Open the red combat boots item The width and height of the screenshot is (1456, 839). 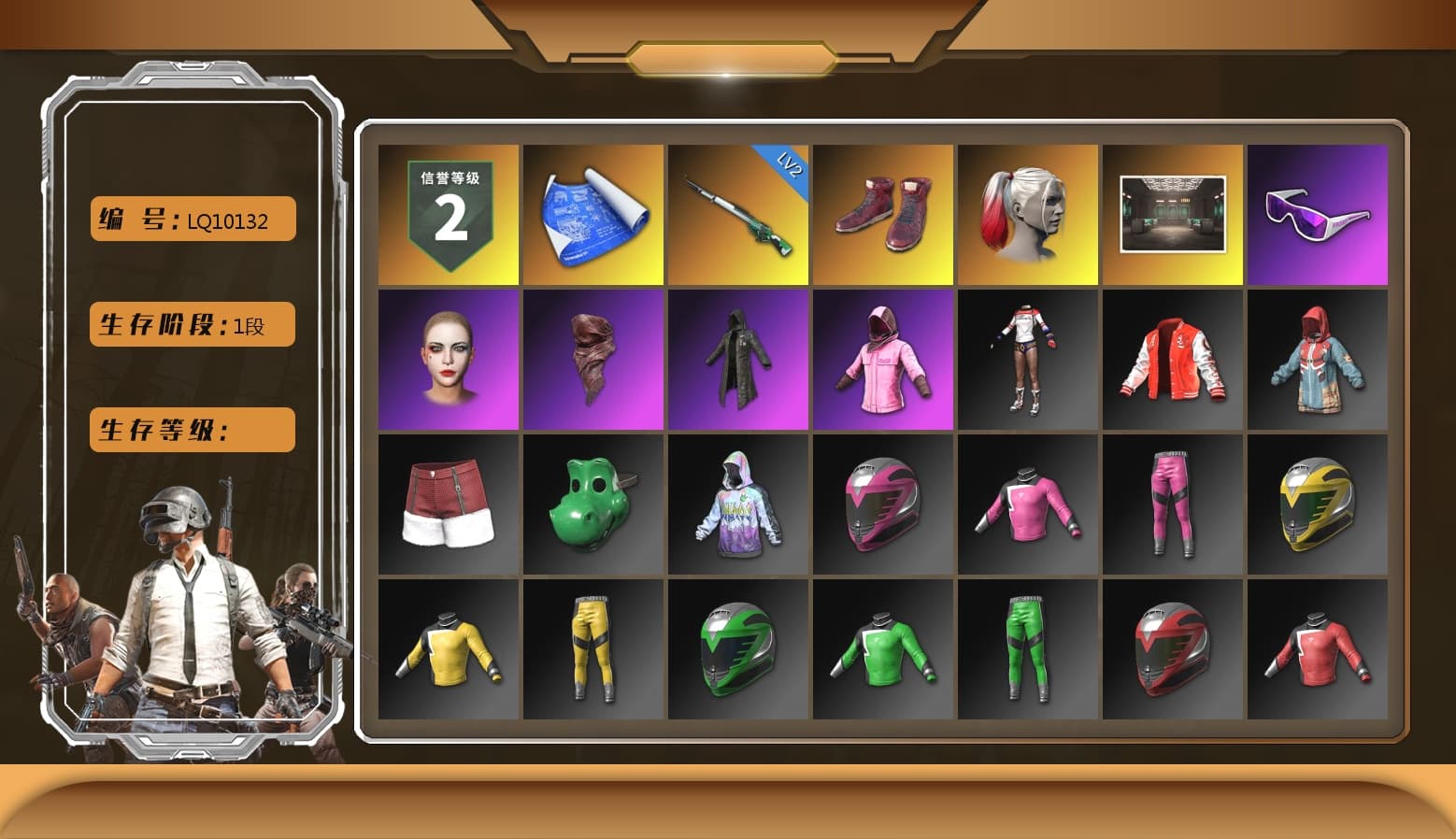click(882, 213)
